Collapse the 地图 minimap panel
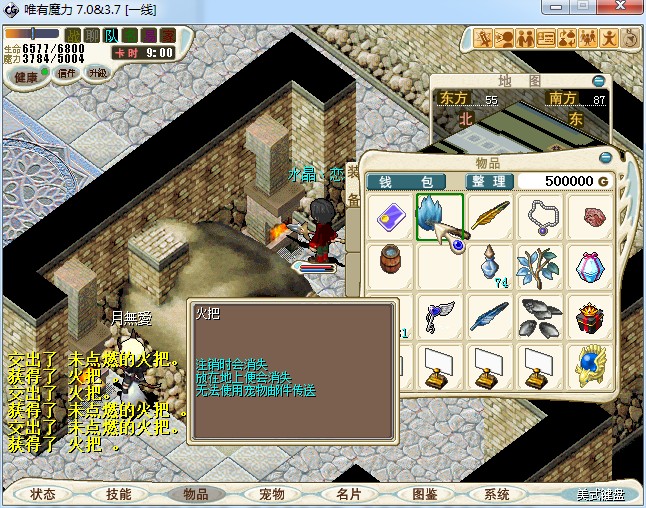Screen dimensions: 646x508 click(x=598, y=81)
